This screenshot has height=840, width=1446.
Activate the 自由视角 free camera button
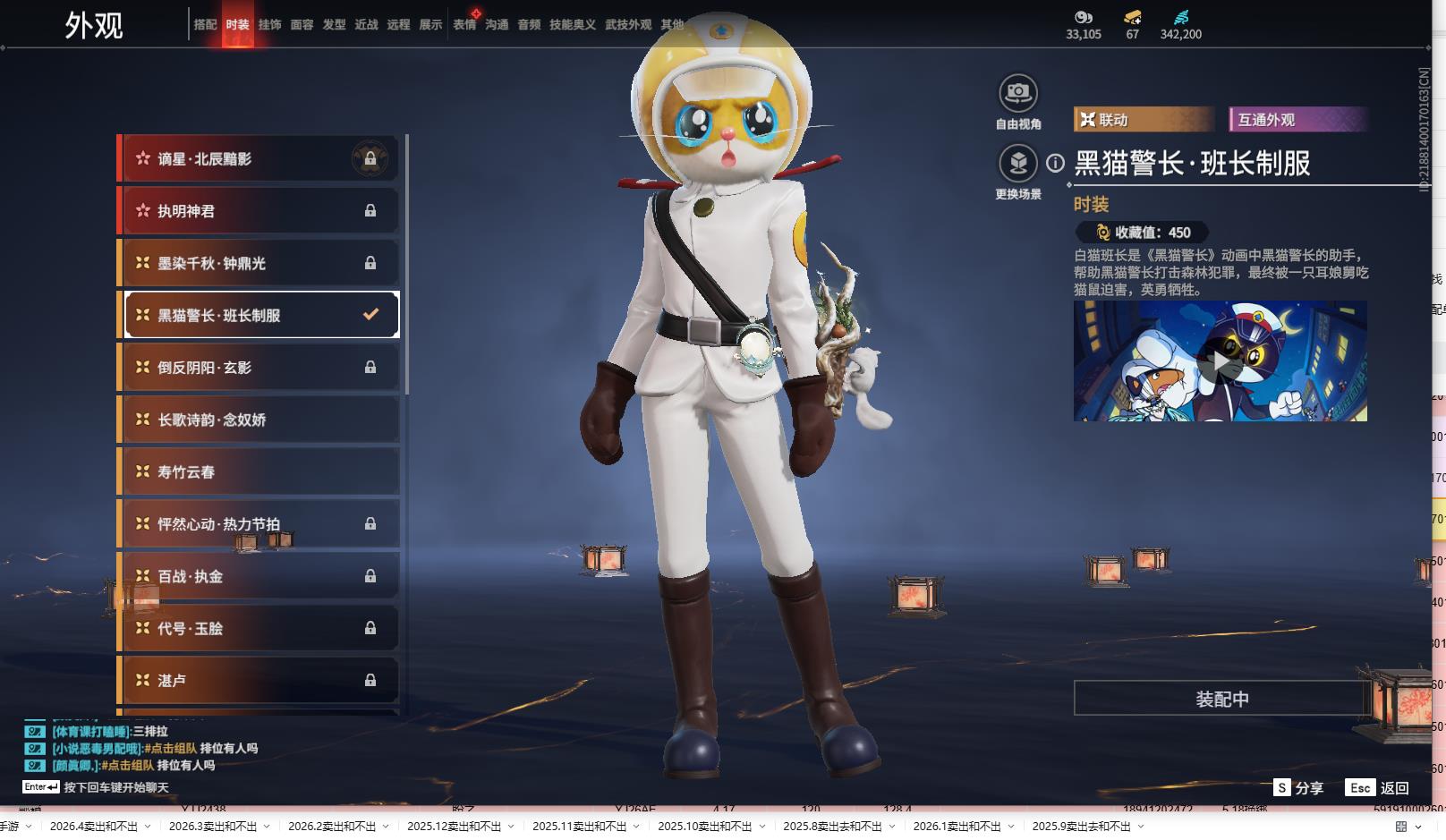[x=1017, y=93]
